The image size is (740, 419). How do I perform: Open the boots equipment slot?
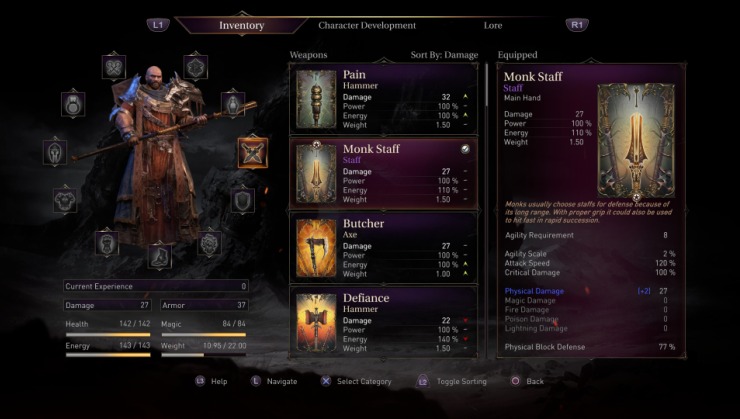point(159,256)
